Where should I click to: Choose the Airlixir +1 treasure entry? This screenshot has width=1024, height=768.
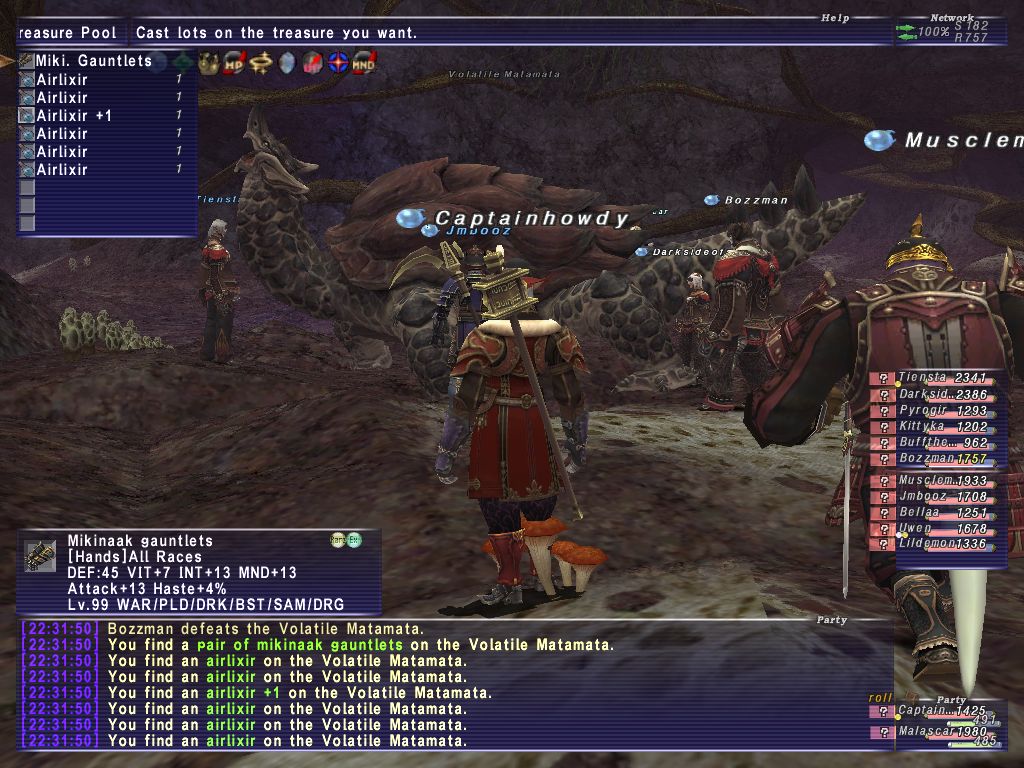coord(74,116)
